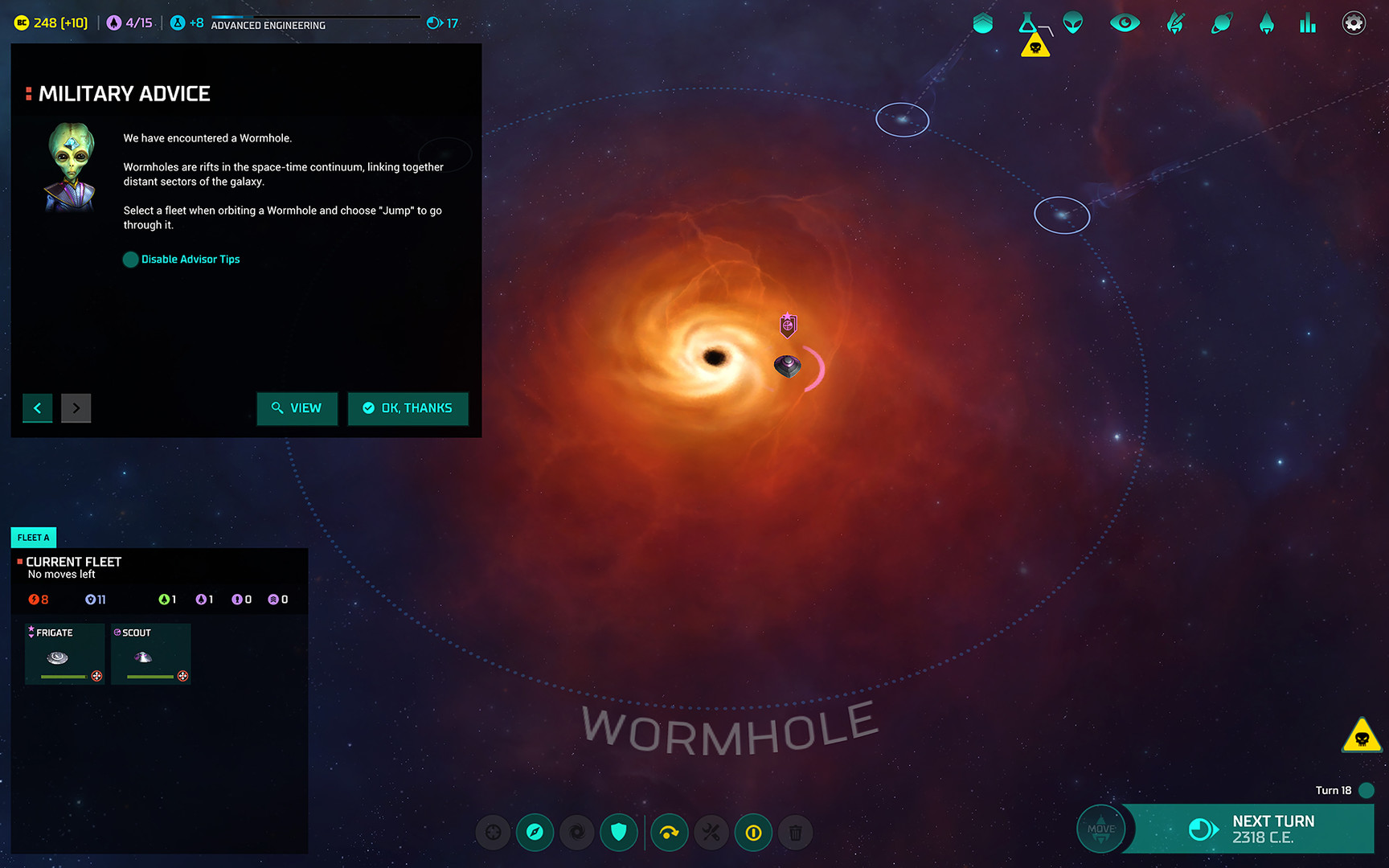This screenshot has width=1389, height=868.
Task: Open the alien diplomacy screen
Action: point(1073,23)
